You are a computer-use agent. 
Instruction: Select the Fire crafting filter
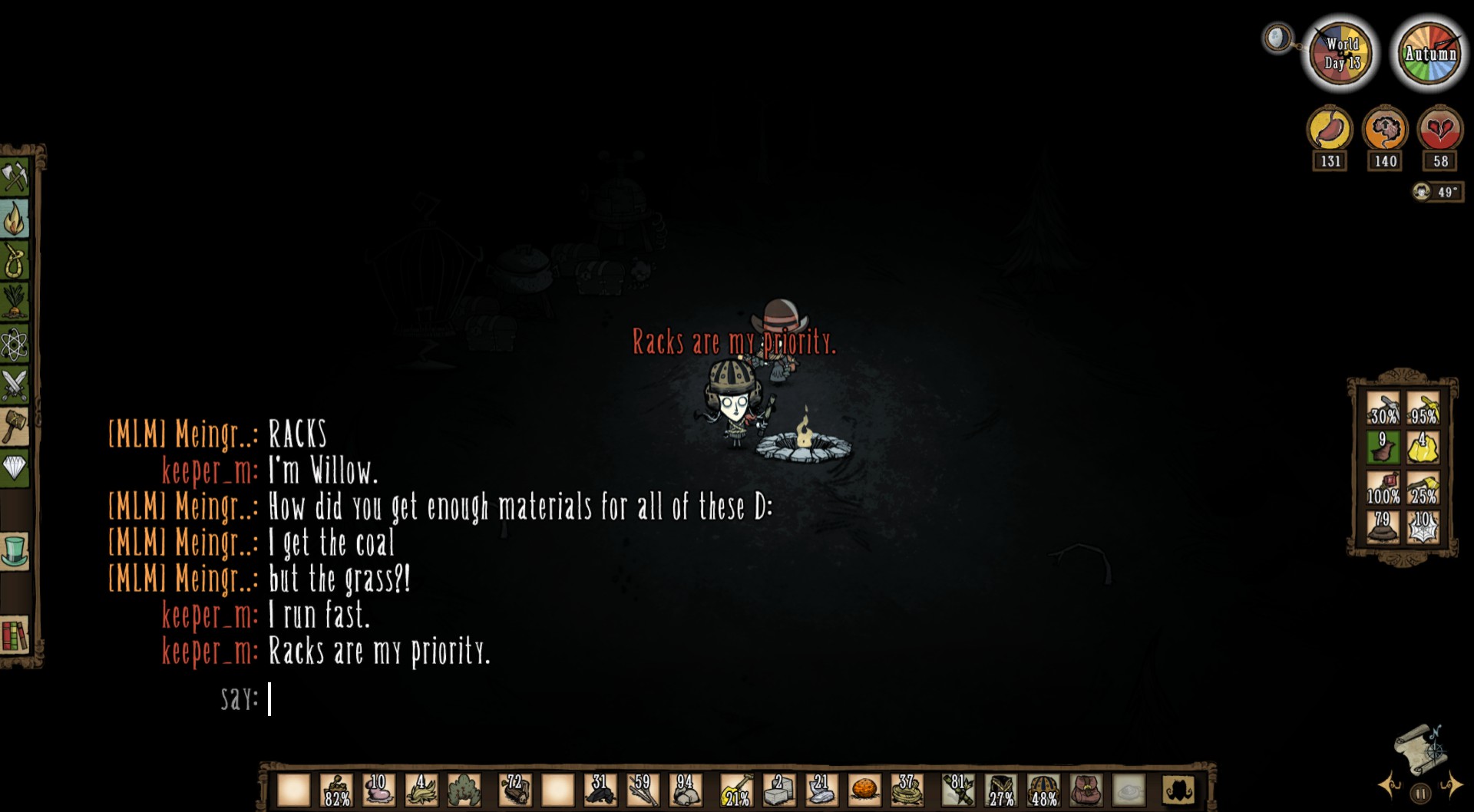tap(17, 223)
